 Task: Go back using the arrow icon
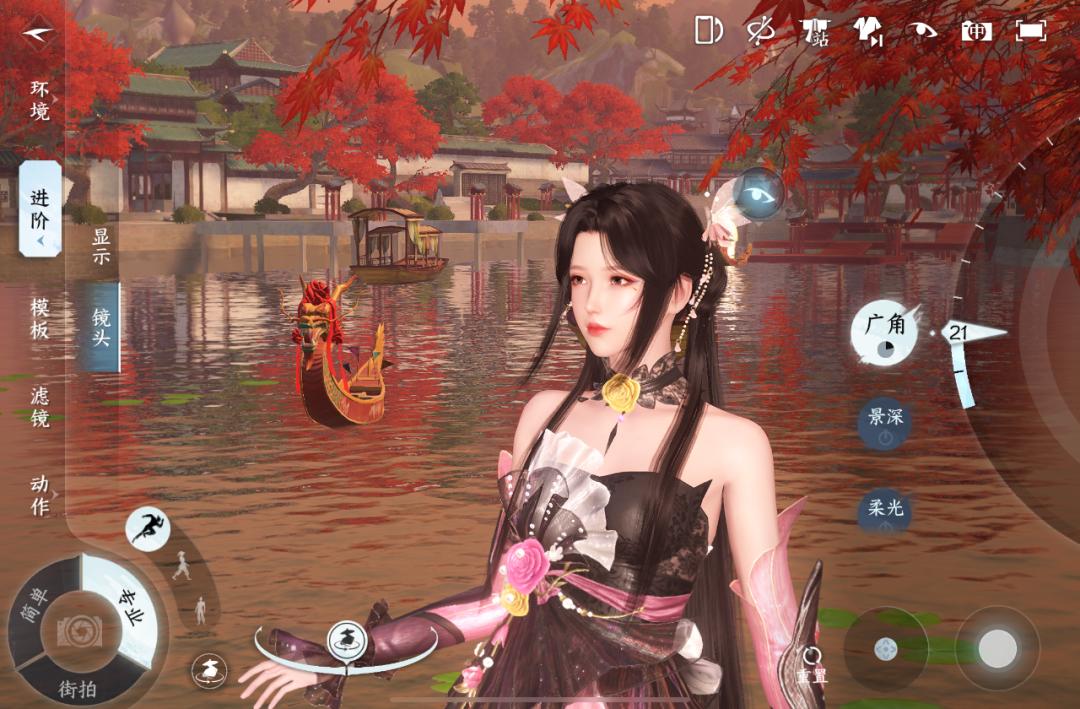click(x=39, y=32)
